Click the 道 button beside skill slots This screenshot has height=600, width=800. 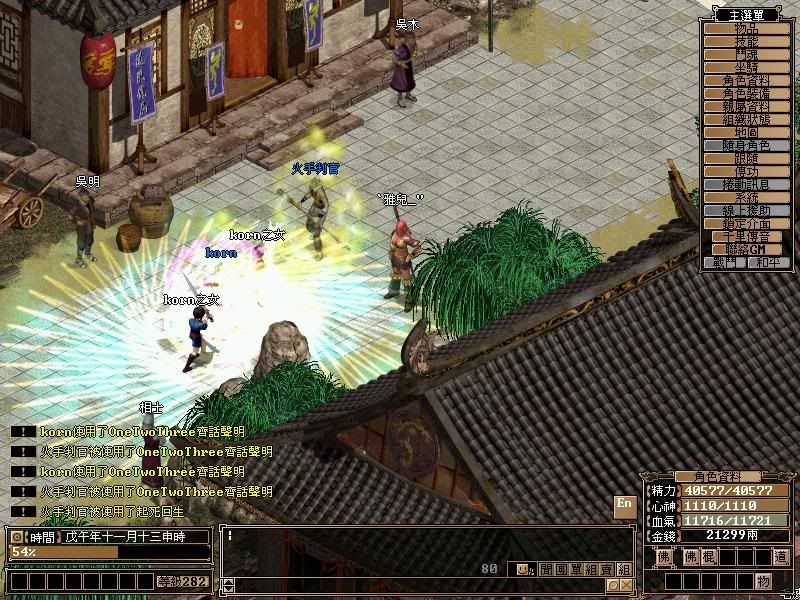781,557
